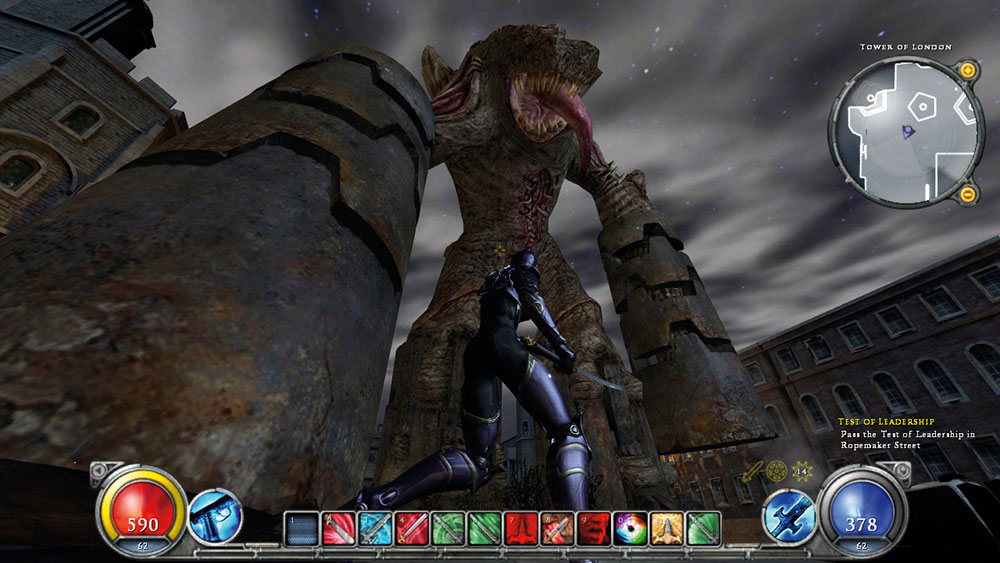Open the Tower of London minimap
Image resolution: width=1000 pixels, height=563 pixels.
pyautogui.click(x=903, y=132)
